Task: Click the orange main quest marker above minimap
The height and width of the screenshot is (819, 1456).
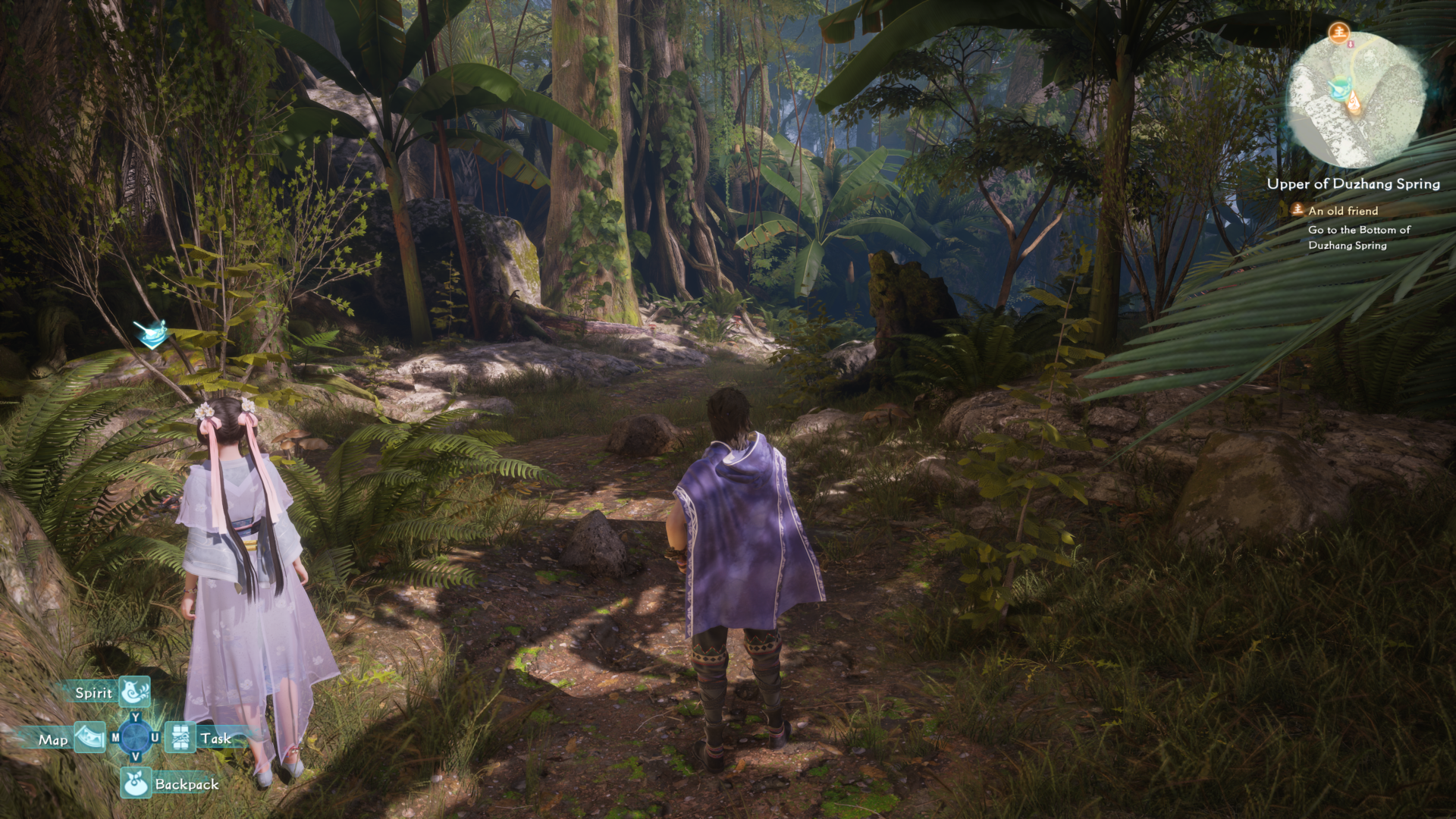Action: 1339,32
